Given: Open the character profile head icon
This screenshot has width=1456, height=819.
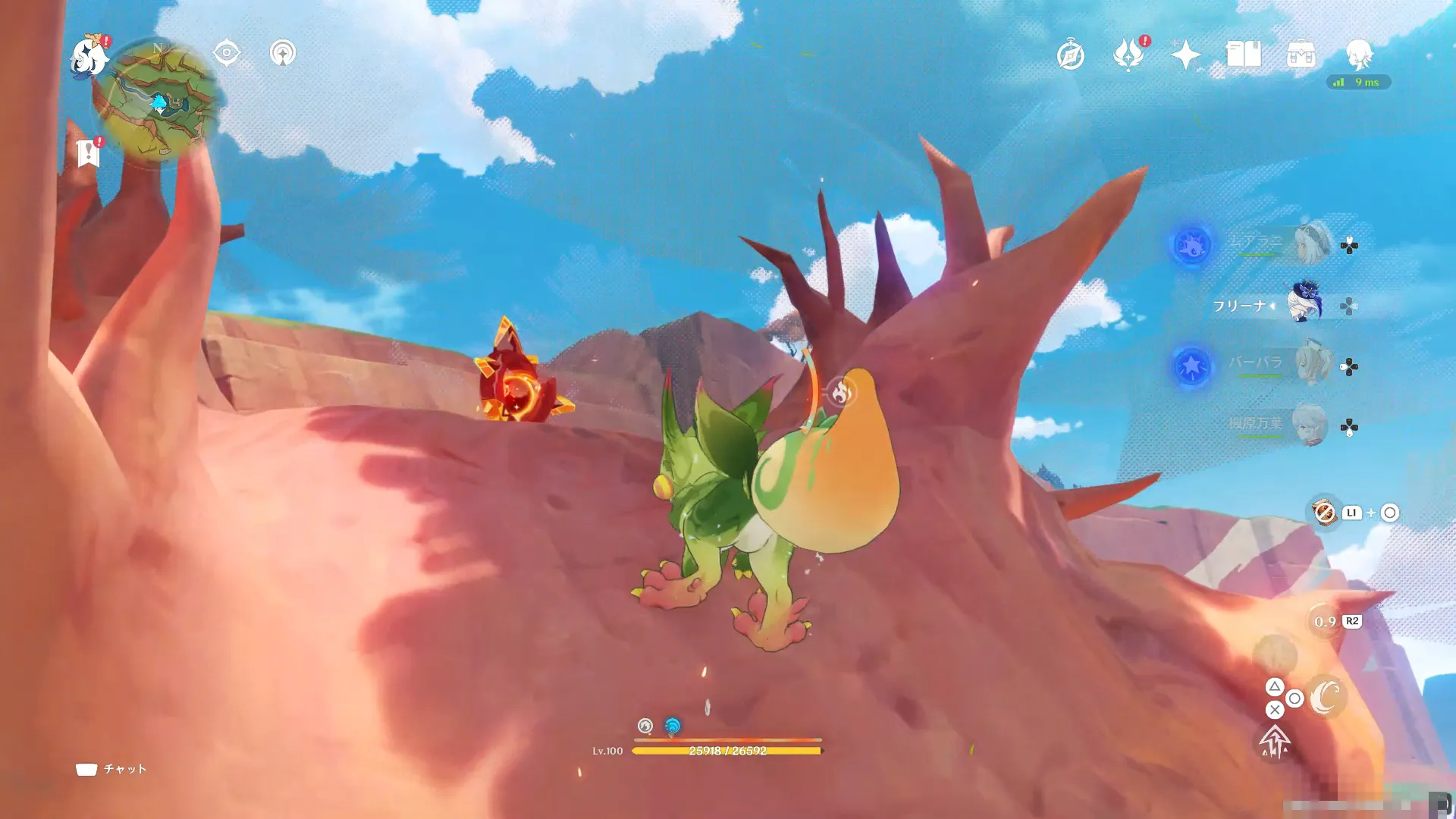Looking at the screenshot, I should click(1359, 55).
